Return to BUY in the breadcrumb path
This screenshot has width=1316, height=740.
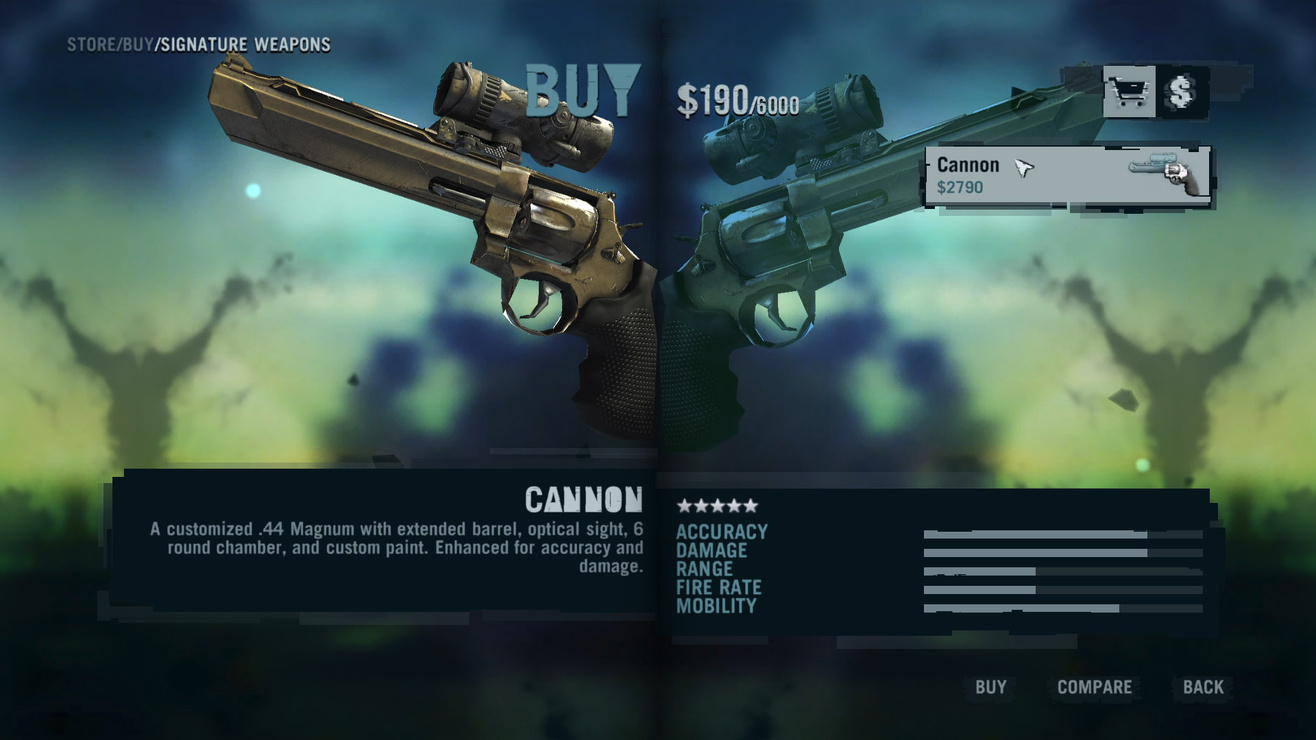138,45
